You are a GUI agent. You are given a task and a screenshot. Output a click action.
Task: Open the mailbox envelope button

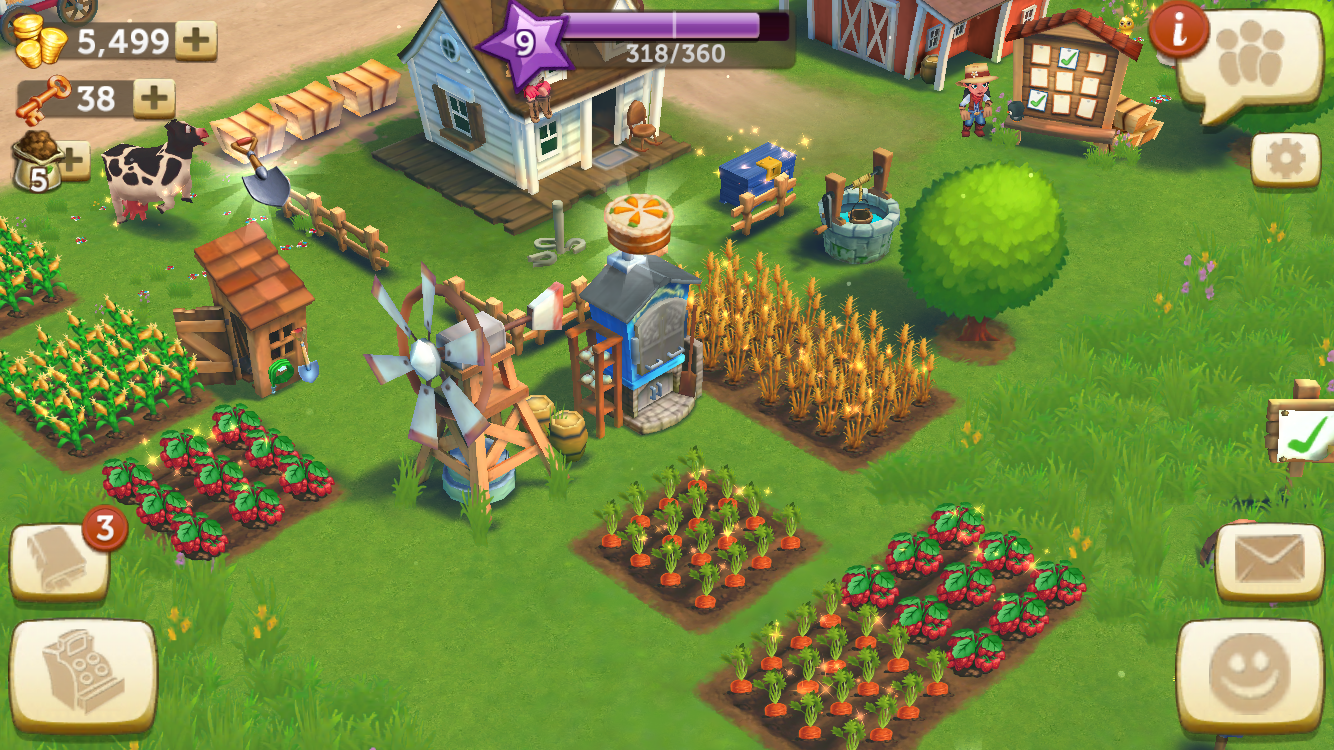[1269, 561]
